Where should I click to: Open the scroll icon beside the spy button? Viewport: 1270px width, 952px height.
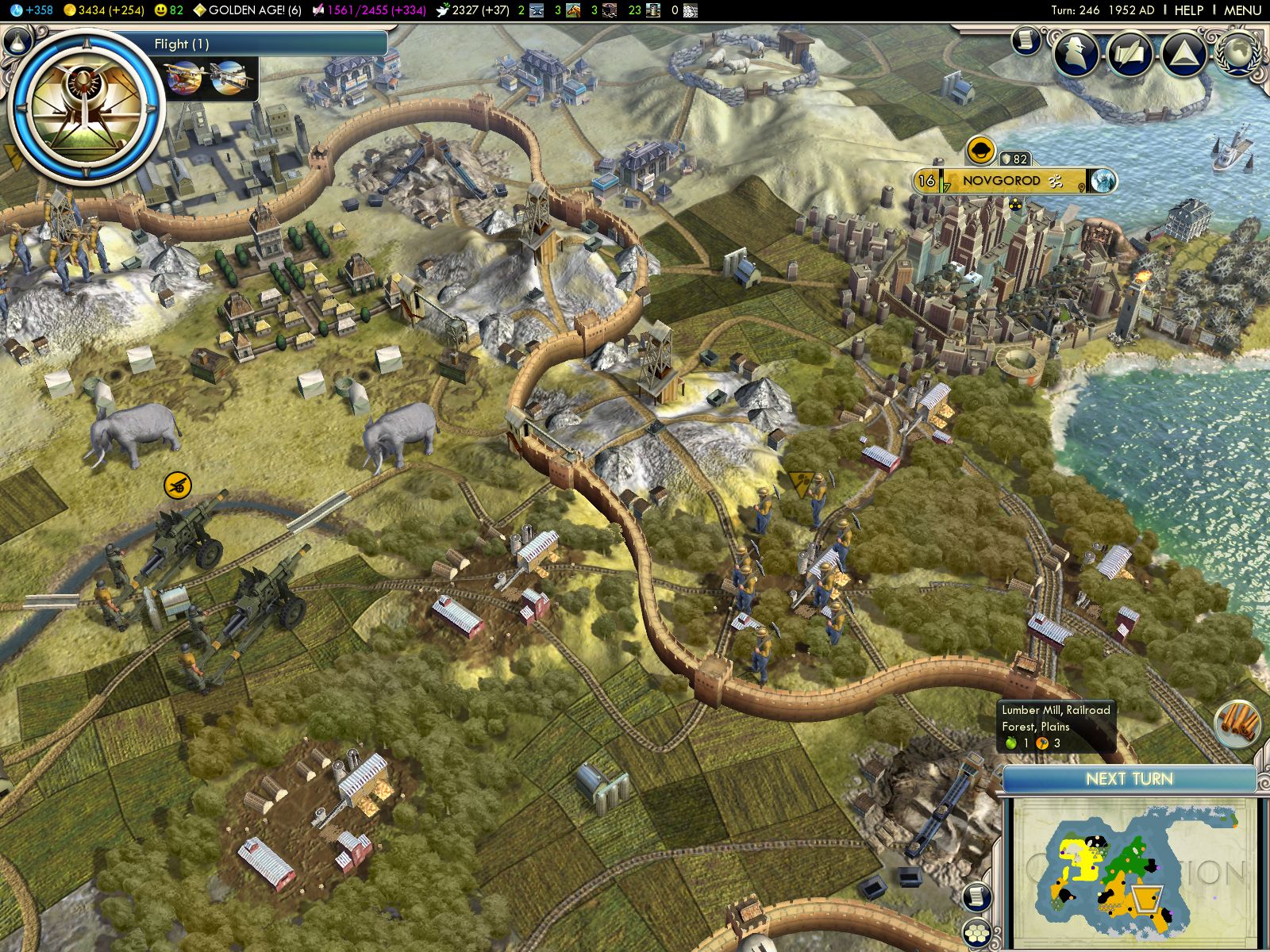point(1026,40)
